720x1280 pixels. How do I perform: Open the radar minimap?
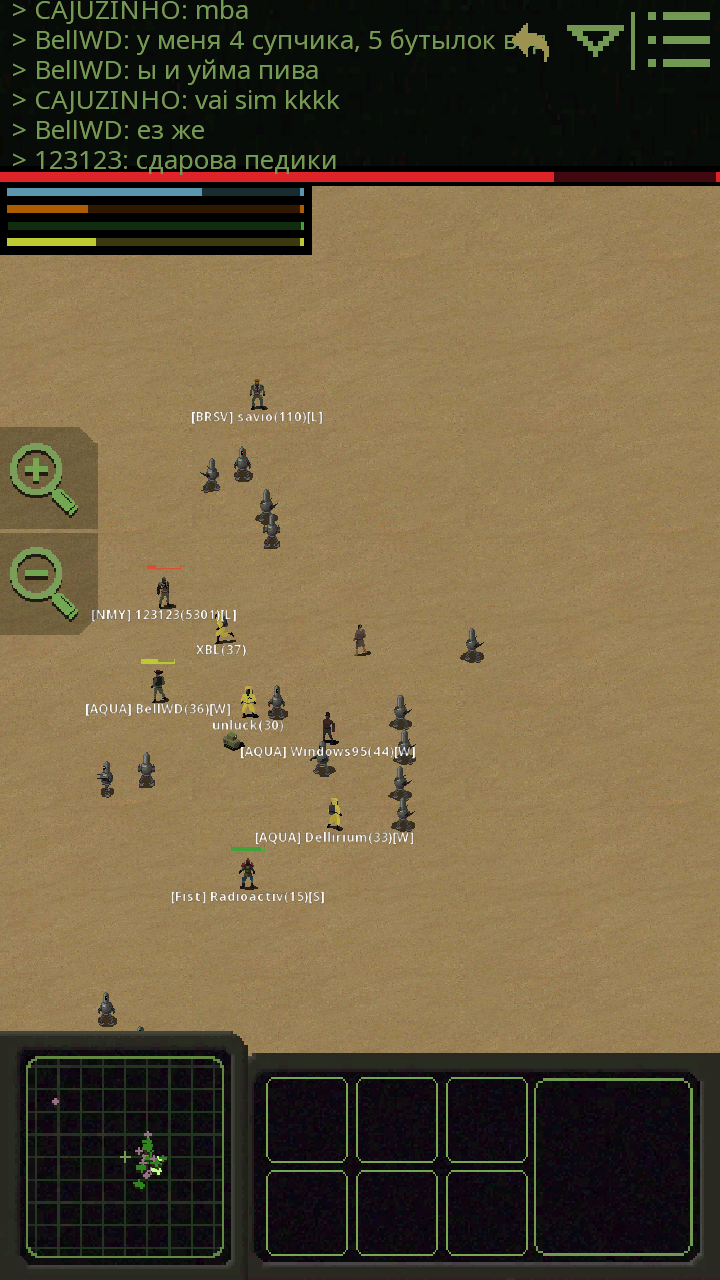[x=125, y=1157]
